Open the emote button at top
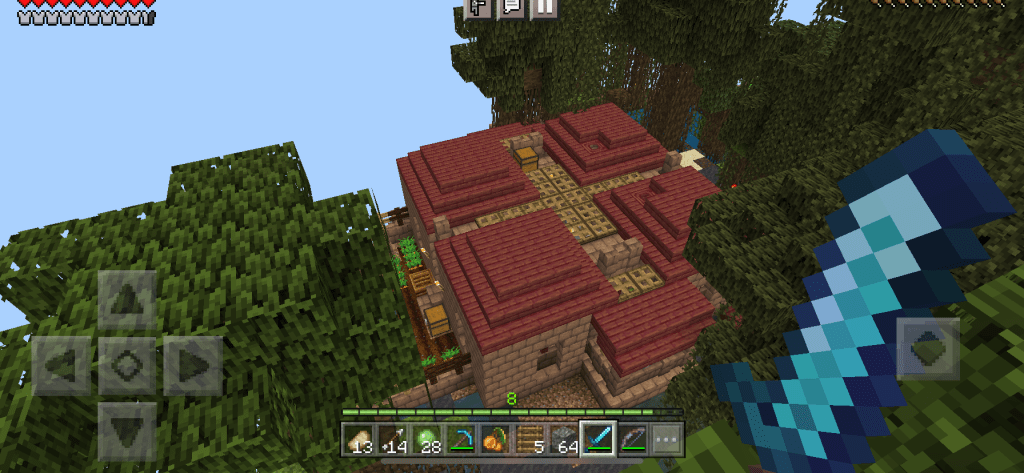The height and width of the screenshot is (473, 1024). [x=479, y=8]
